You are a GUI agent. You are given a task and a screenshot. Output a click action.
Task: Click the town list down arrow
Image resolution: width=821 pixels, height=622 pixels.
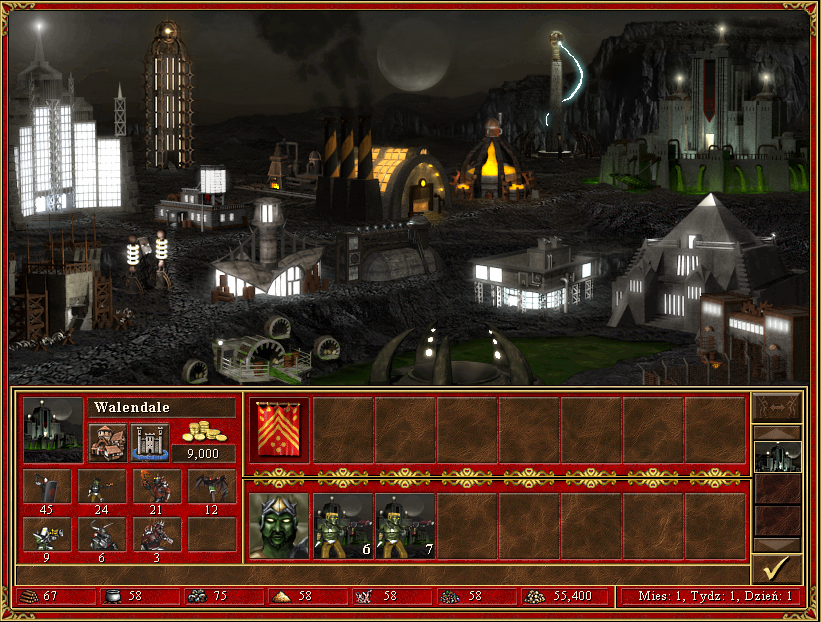(x=777, y=545)
